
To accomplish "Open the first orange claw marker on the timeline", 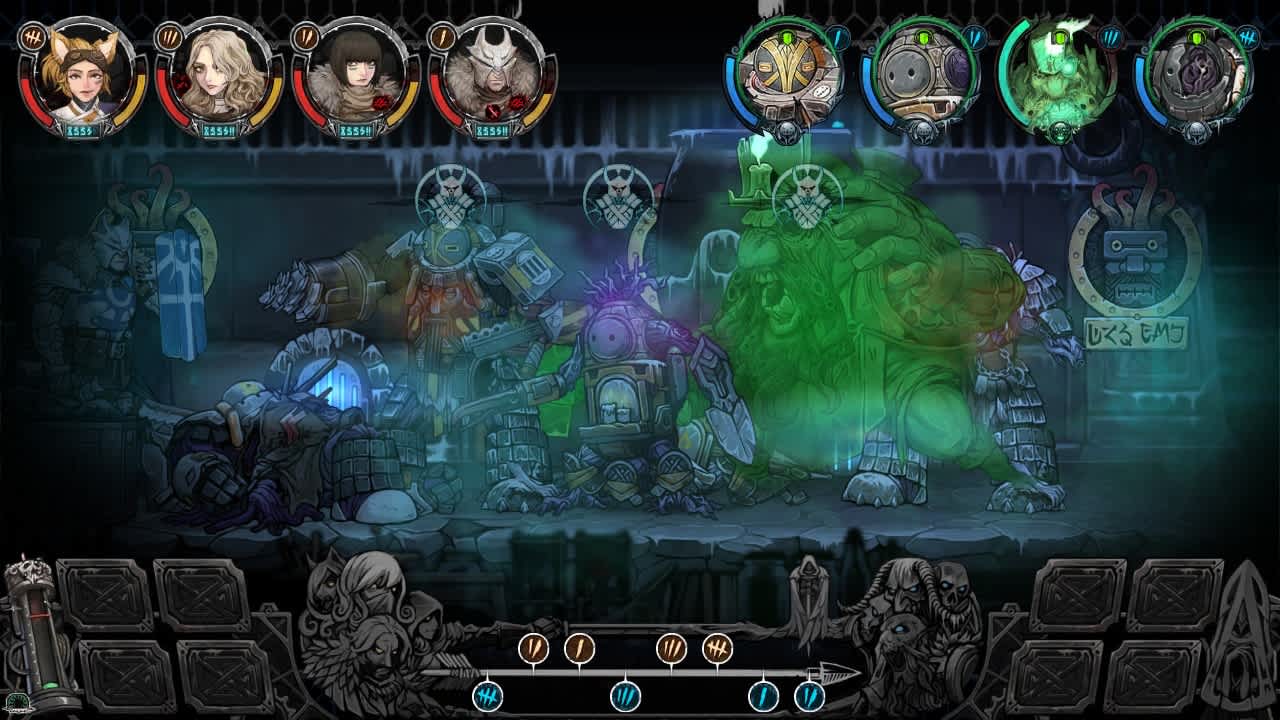I will click(533, 650).
